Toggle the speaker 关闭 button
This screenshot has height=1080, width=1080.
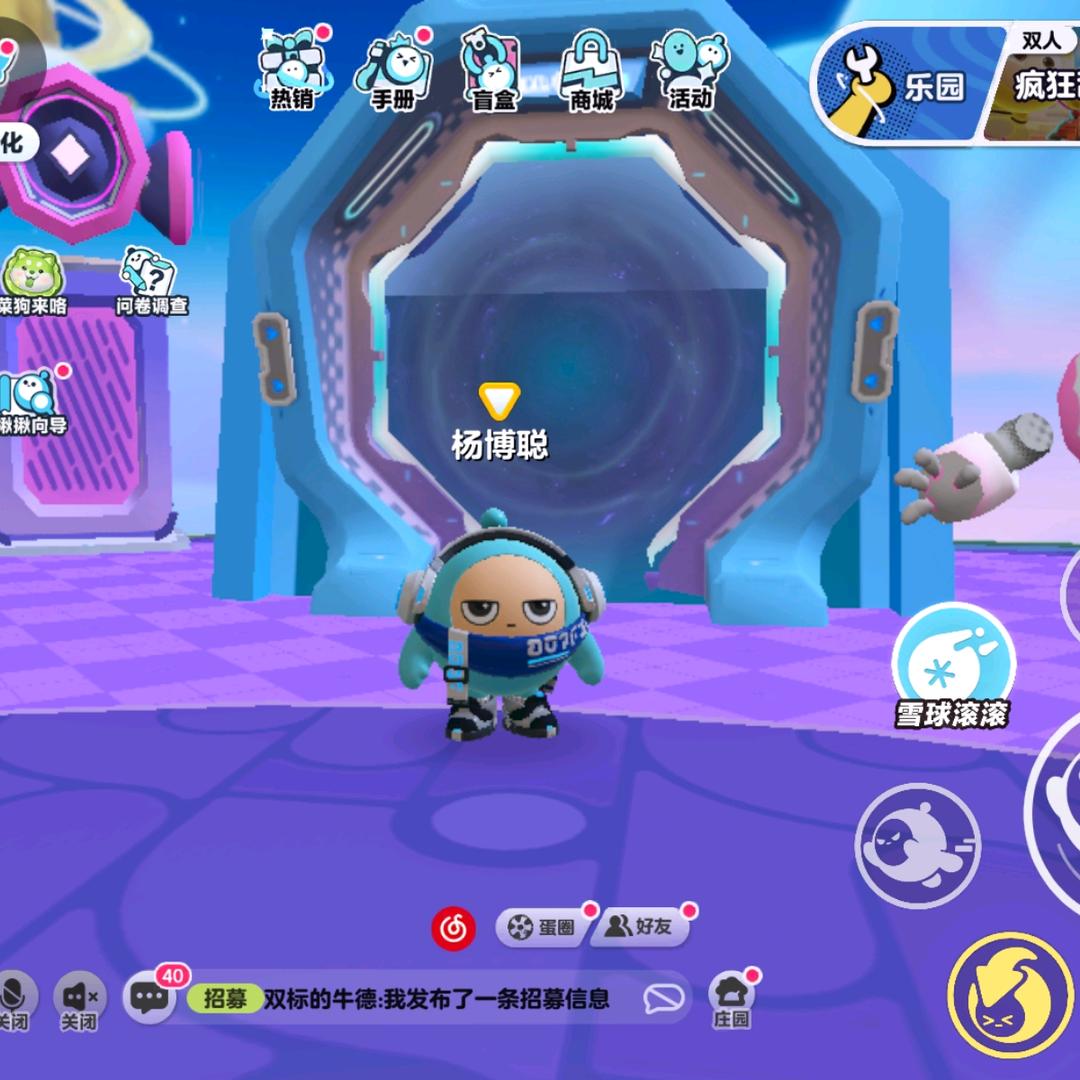click(x=78, y=999)
